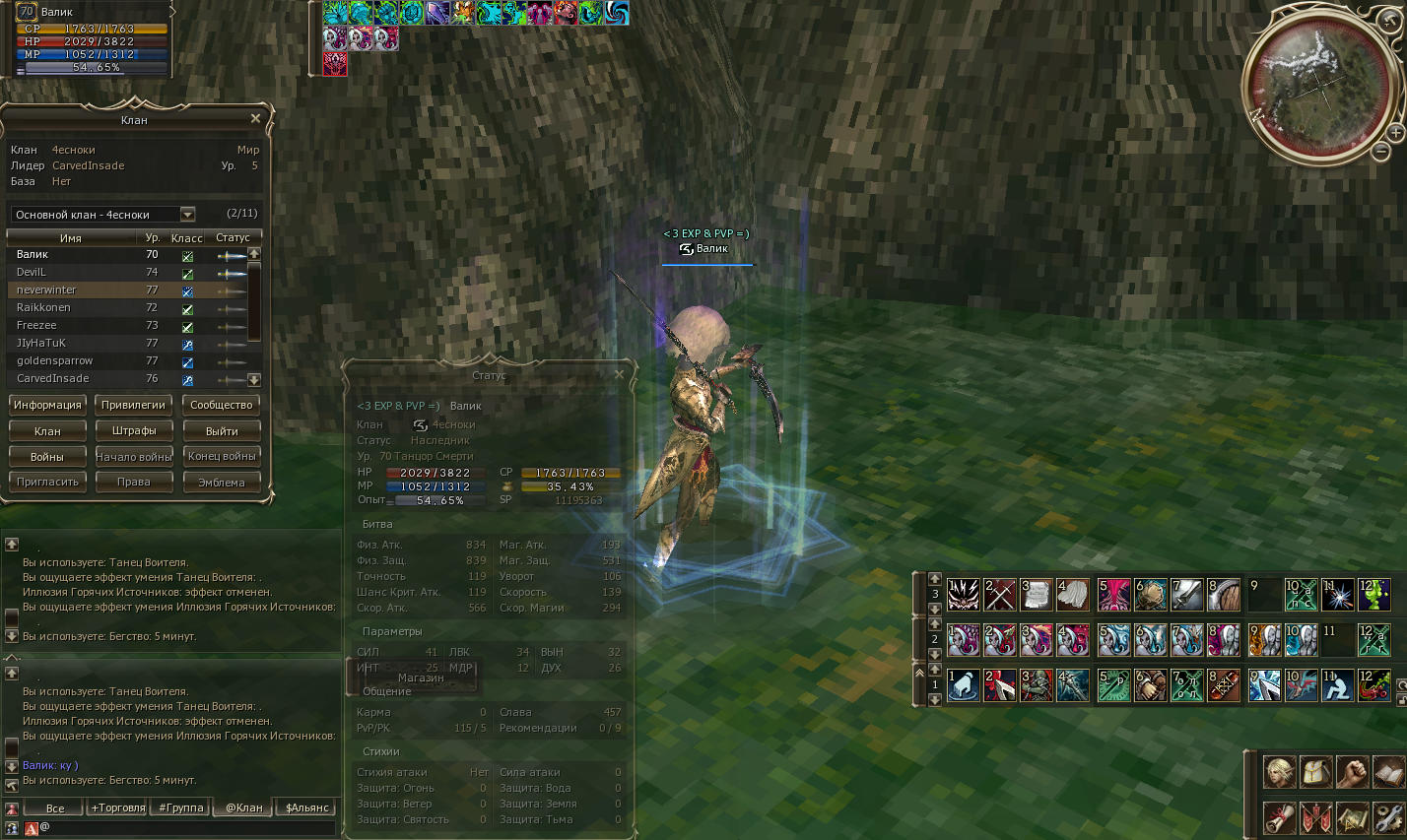
Task: Close the Статус character window
Action: coord(619,374)
